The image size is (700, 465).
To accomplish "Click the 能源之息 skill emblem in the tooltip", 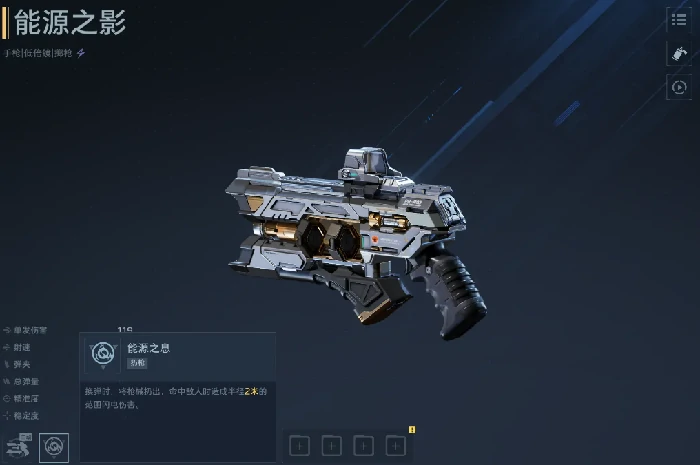I will pyautogui.click(x=102, y=353).
